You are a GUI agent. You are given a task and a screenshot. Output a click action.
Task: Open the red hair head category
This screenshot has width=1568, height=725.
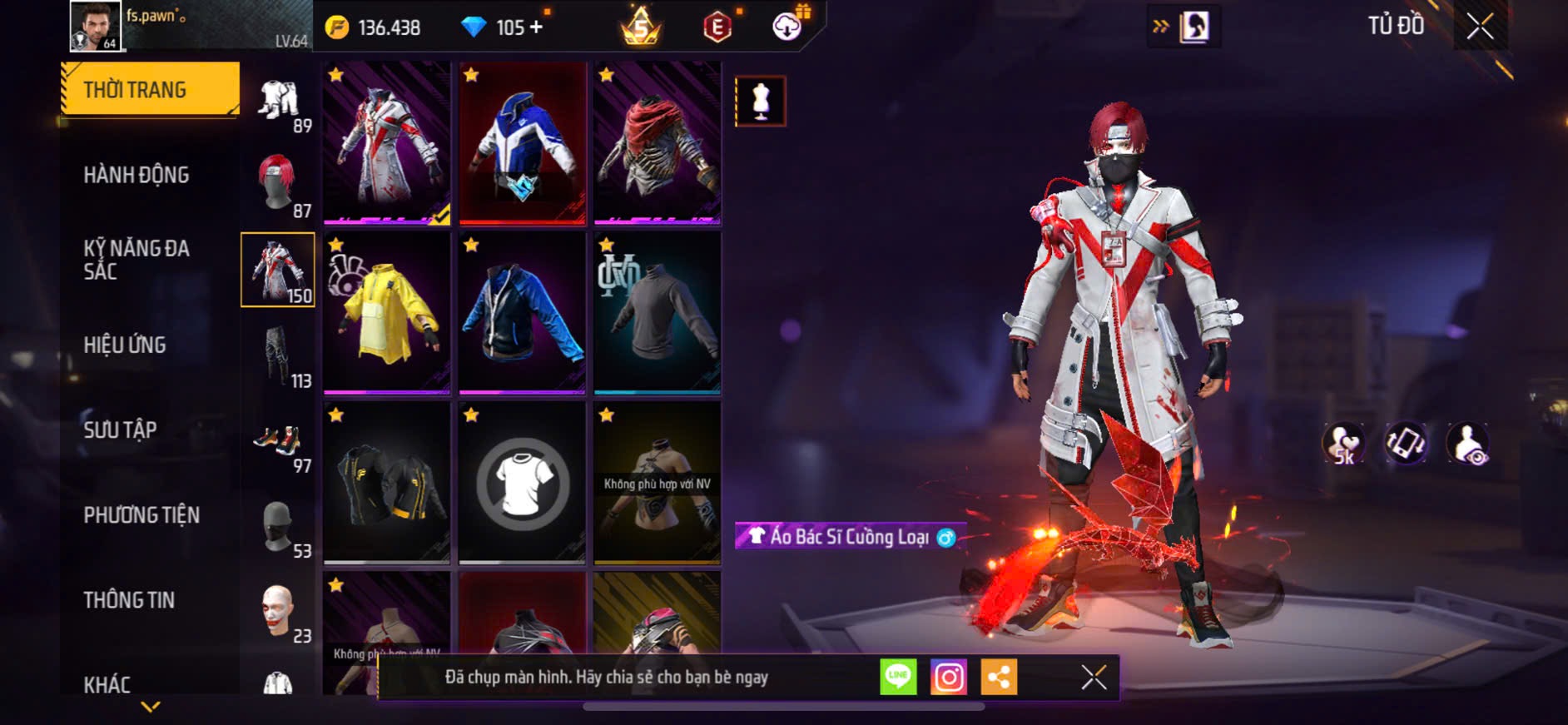pyautogui.click(x=278, y=185)
